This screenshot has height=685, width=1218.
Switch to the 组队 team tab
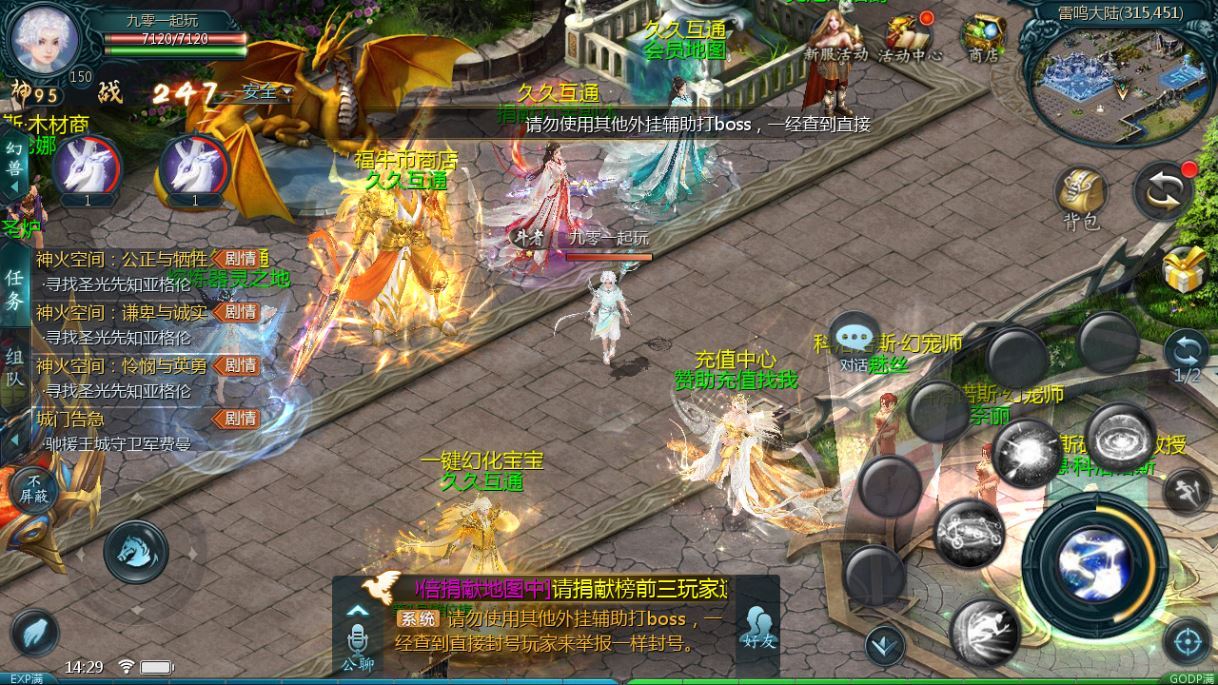click(14, 367)
